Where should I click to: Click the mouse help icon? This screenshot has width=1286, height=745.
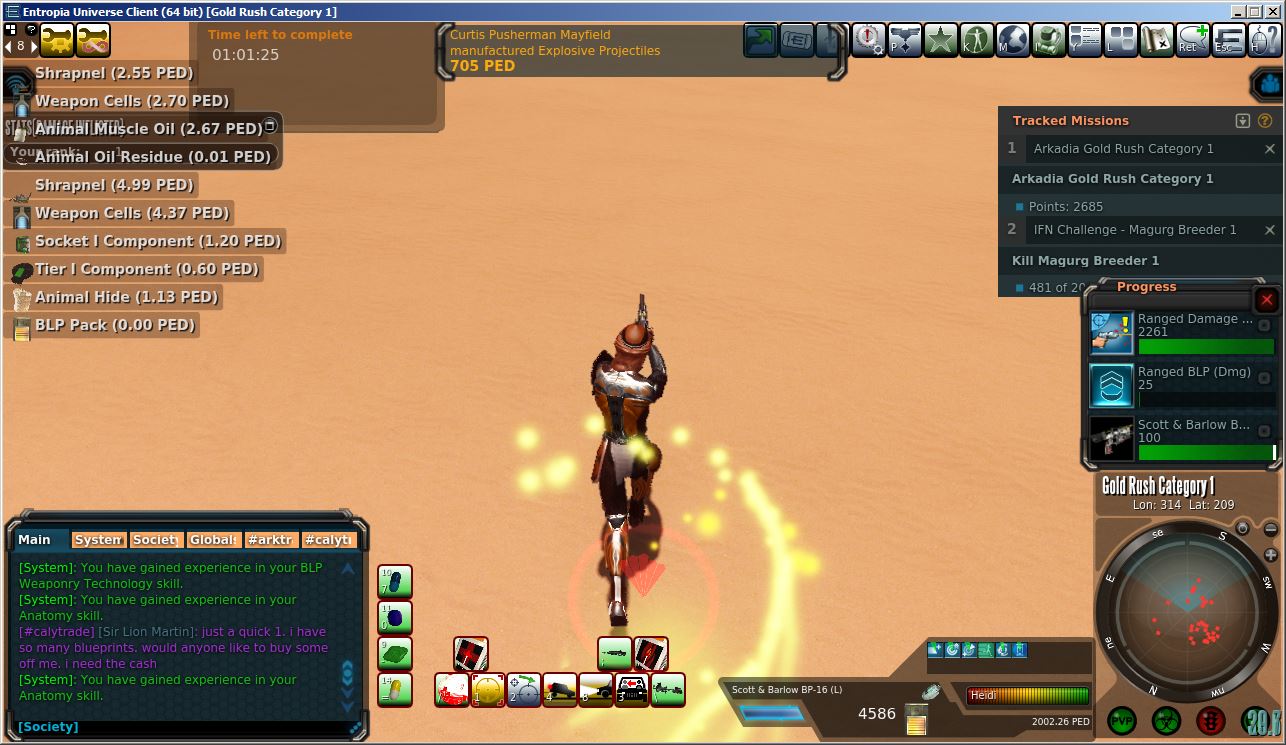pos(1265,40)
